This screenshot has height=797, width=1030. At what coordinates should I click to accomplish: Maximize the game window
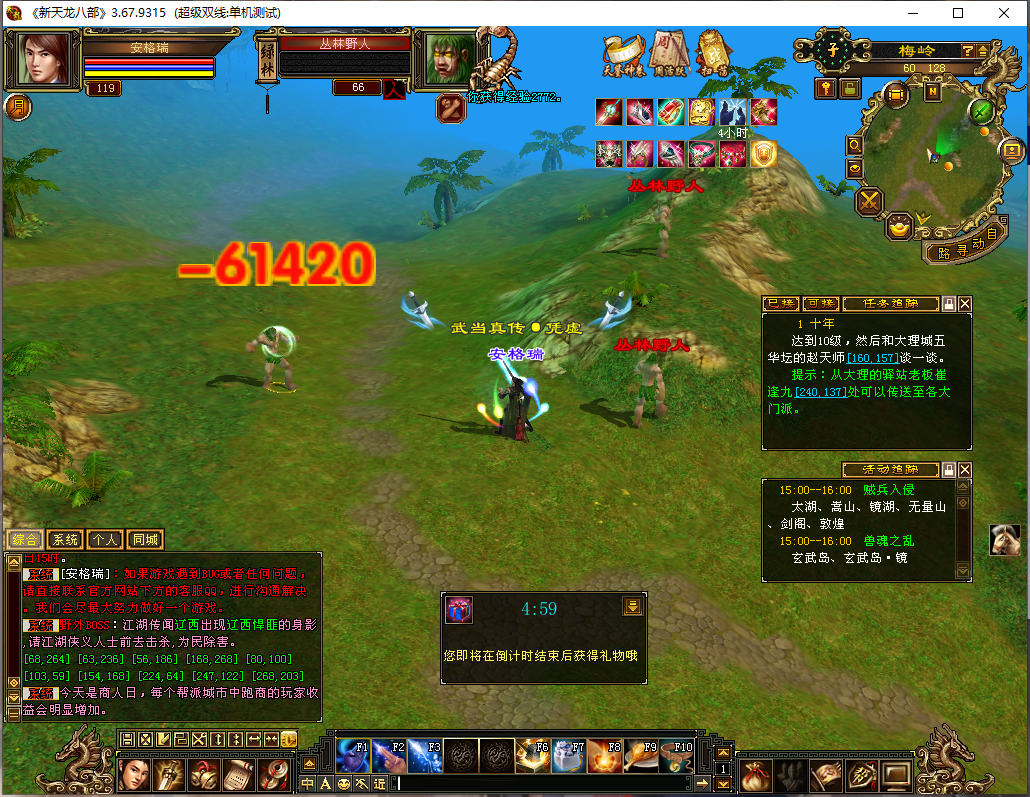pyautogui.click(x=958, y=13)
